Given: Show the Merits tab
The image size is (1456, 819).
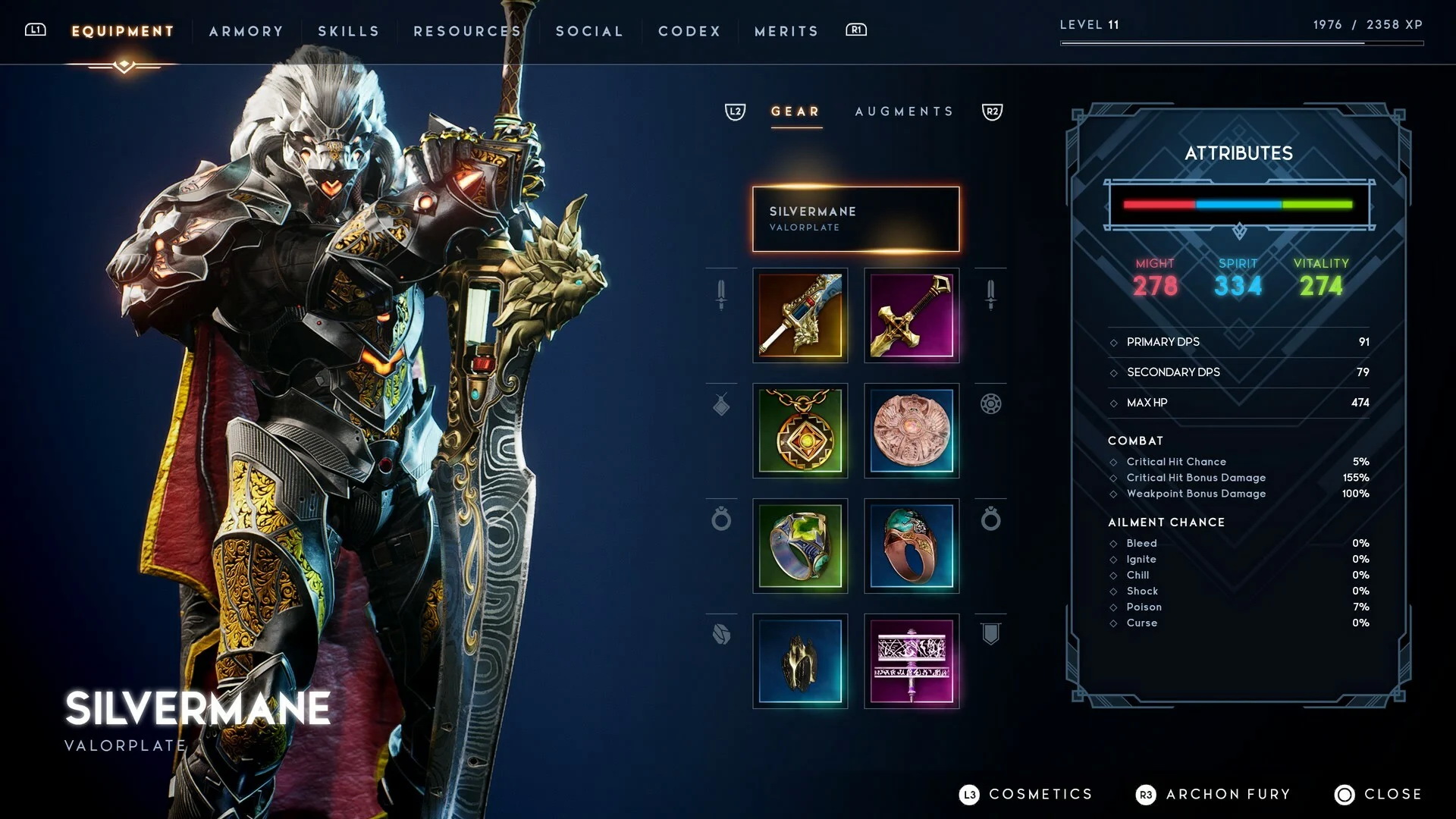Looking at the screenshot, I should [786, 31].
